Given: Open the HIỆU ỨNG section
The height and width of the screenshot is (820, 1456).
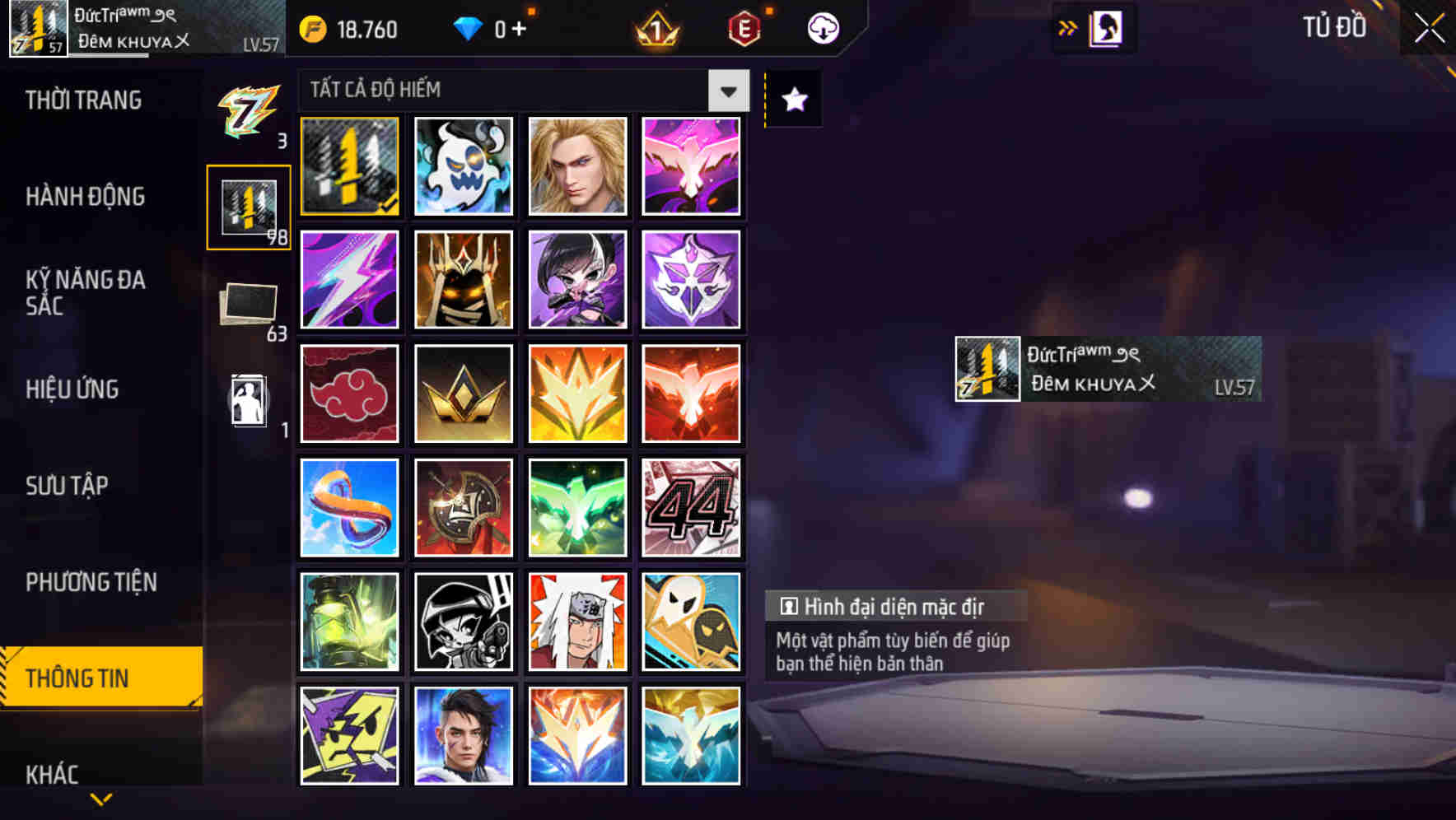Looking at the screenshot, I should (74, 389).
